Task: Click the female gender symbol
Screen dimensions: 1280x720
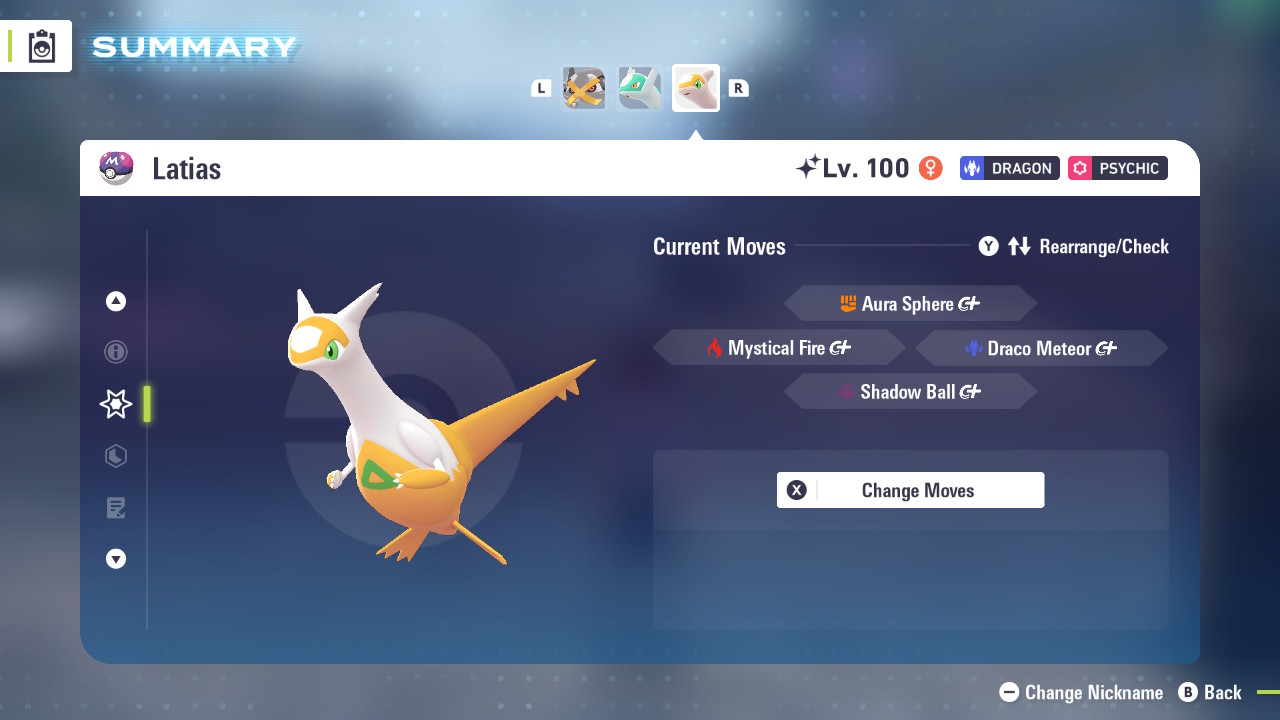Action: 930,168
